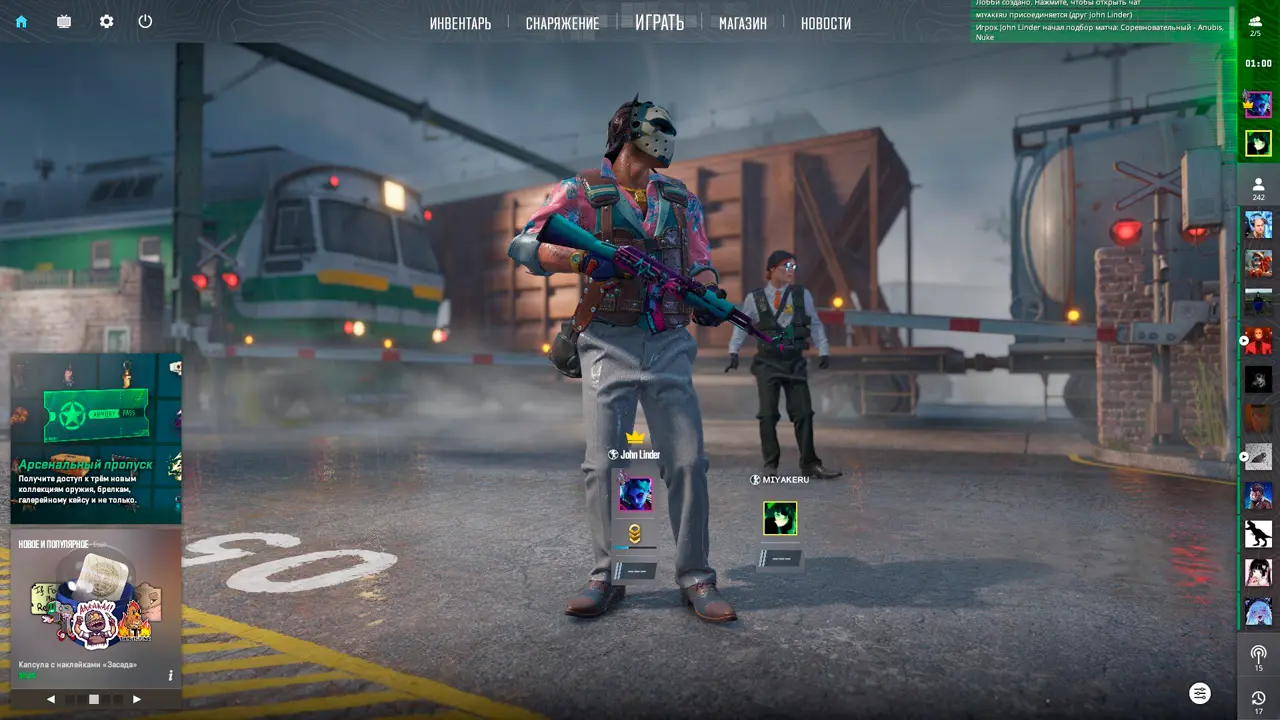Viewport: 1280px width, 720px height.
Task: Select the Играть menu entry
Action: (x=659, y=22)
